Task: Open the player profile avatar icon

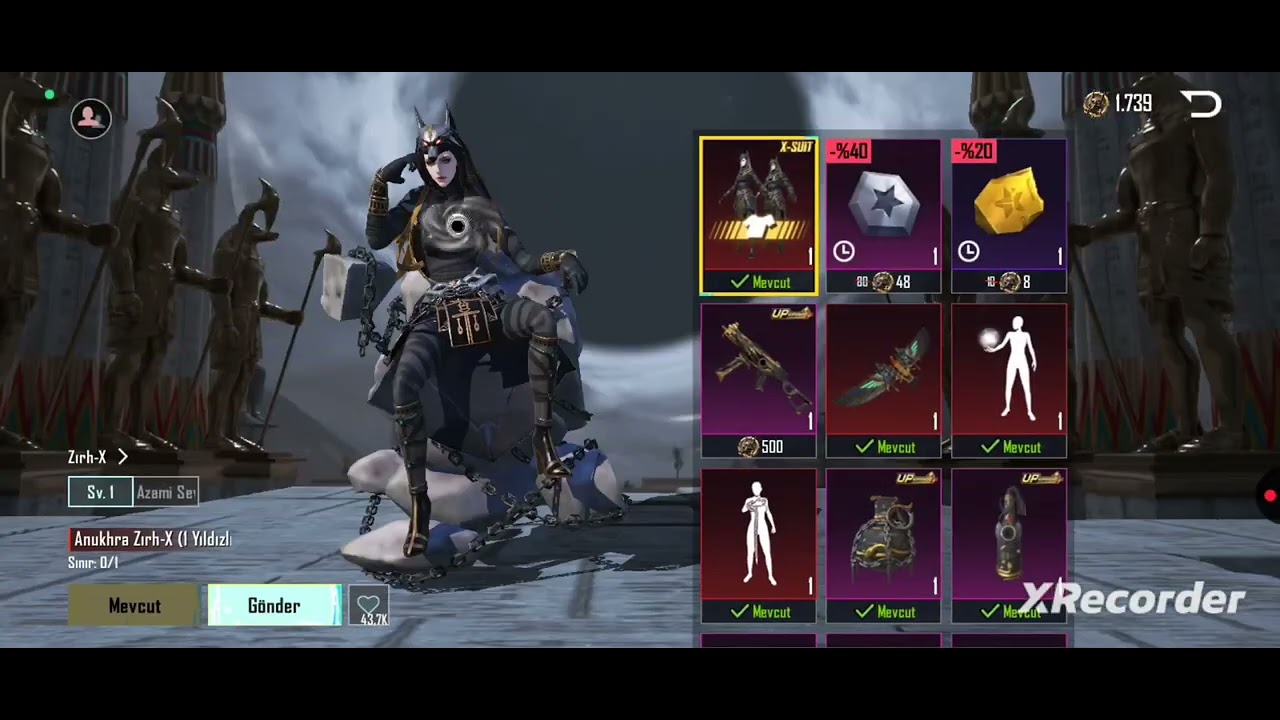Action: [91, 118]
